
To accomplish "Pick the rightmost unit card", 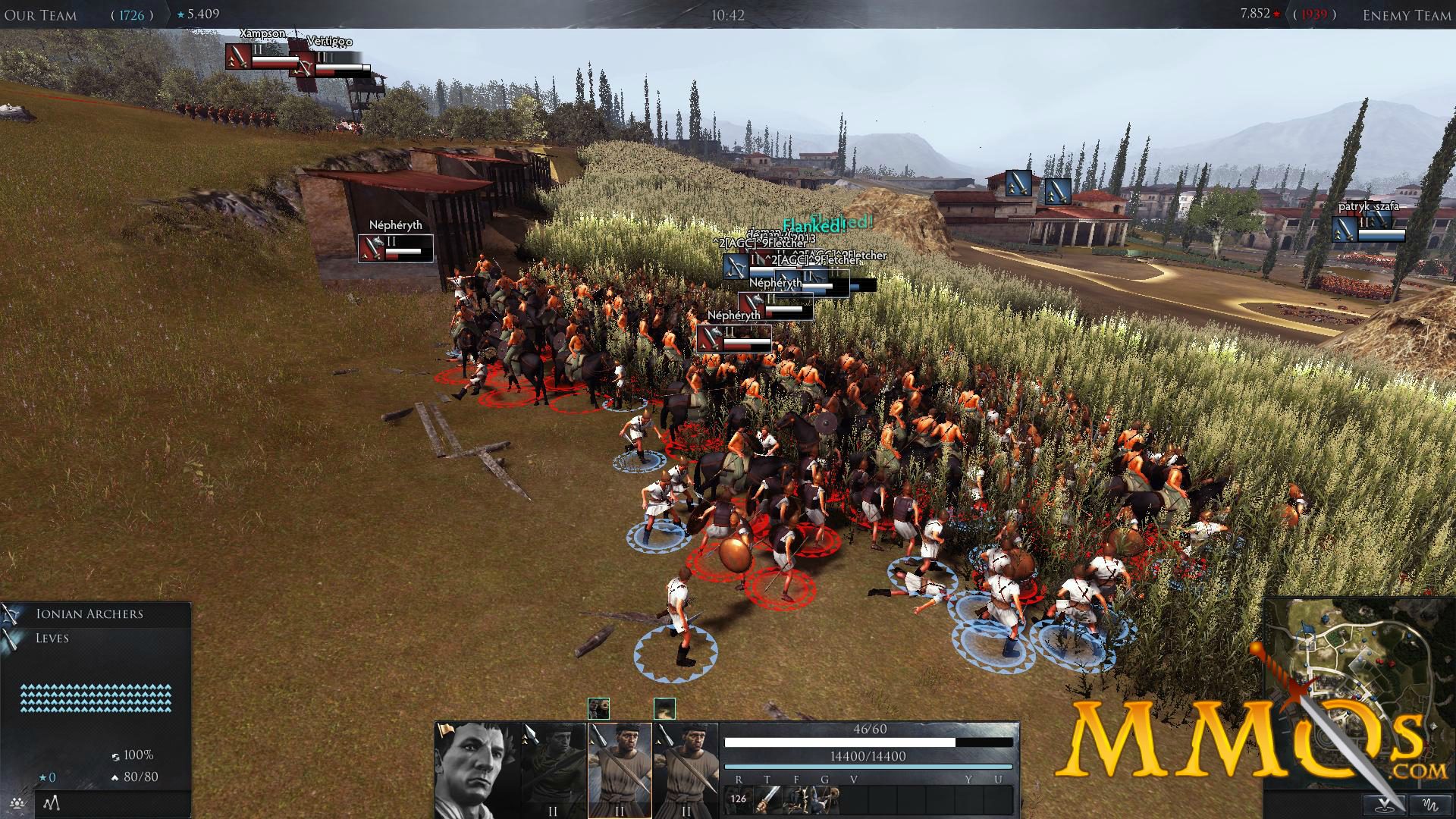I will tap(686, 769).
